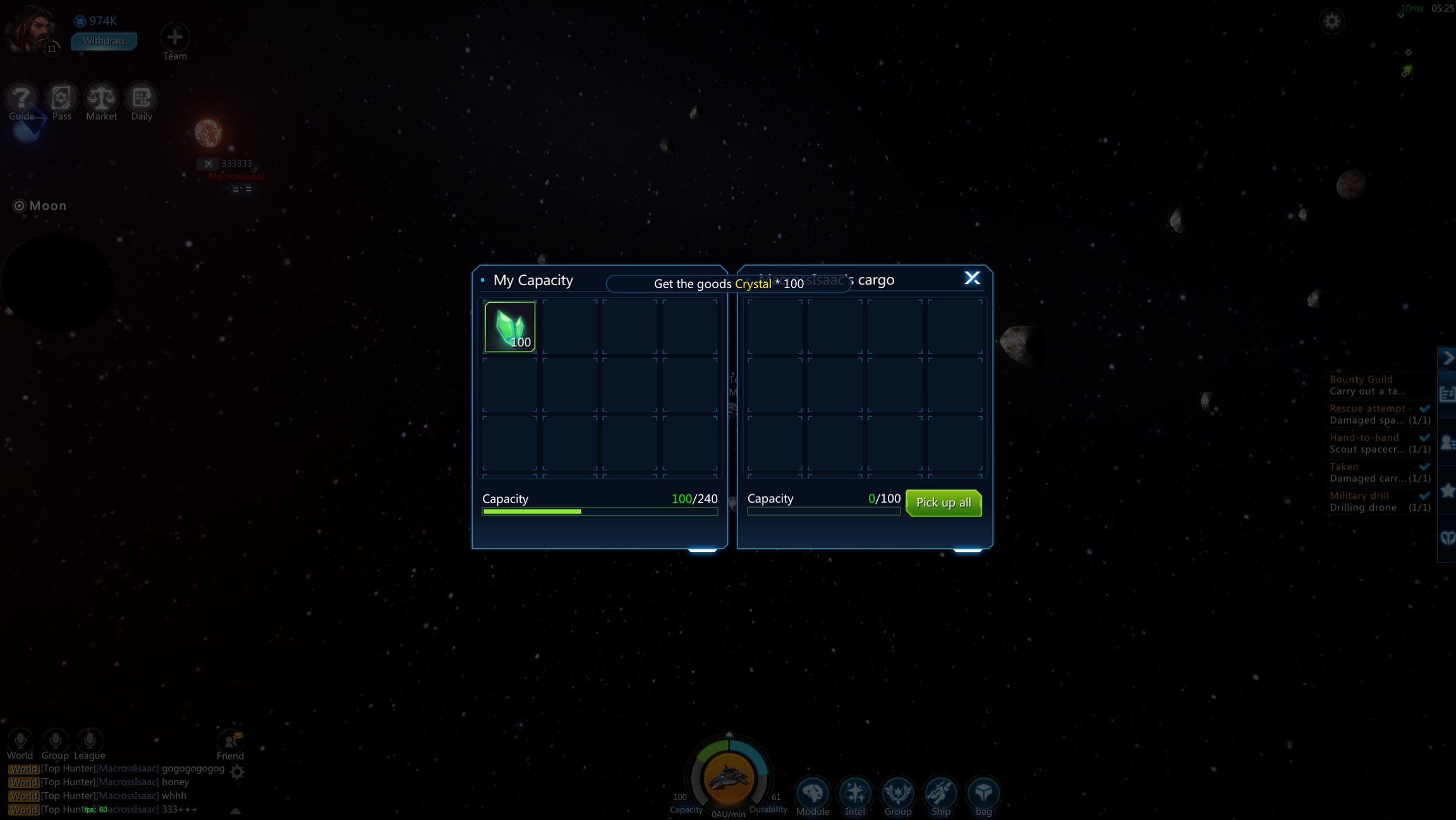Open the Intel panel

(x=855, y=793)
